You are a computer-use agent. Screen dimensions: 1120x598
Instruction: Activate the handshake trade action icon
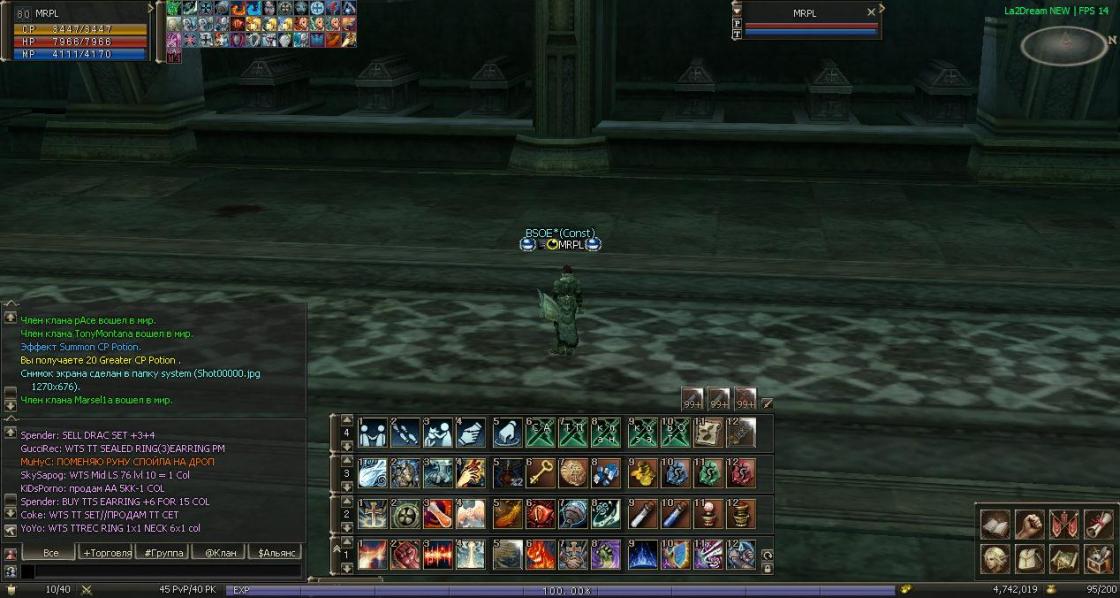(373, 432)
